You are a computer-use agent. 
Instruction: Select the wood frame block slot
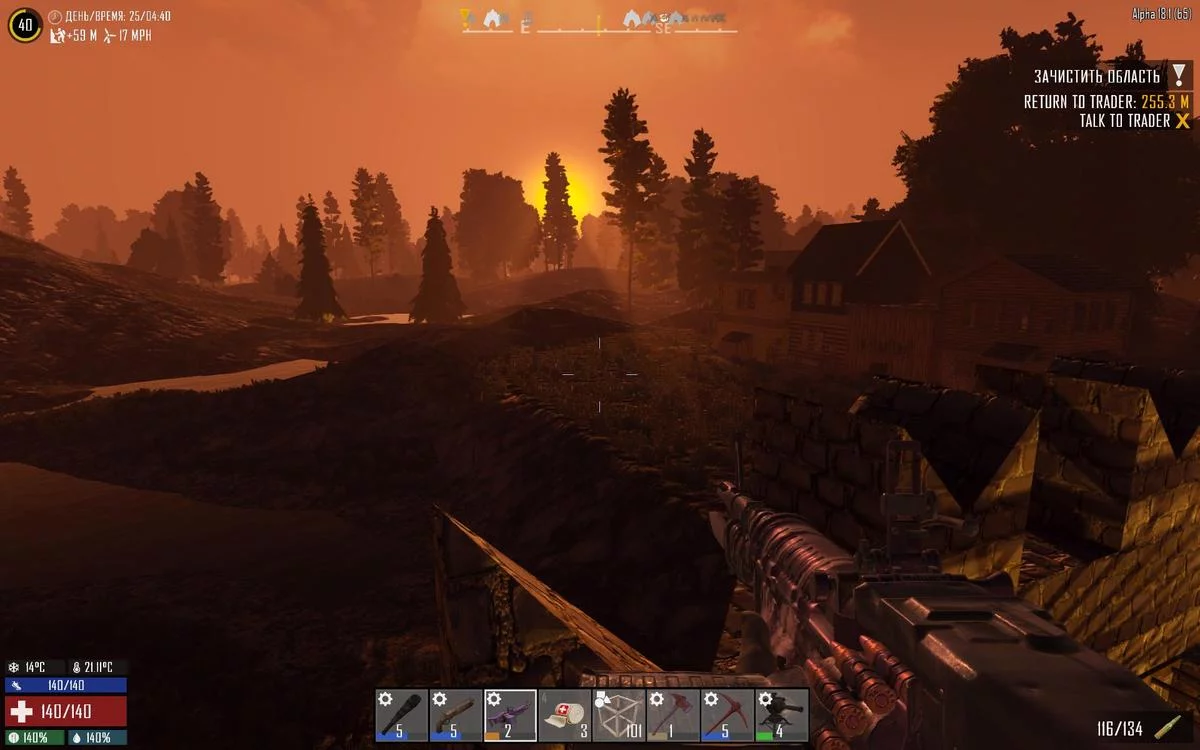click(619, 715)
